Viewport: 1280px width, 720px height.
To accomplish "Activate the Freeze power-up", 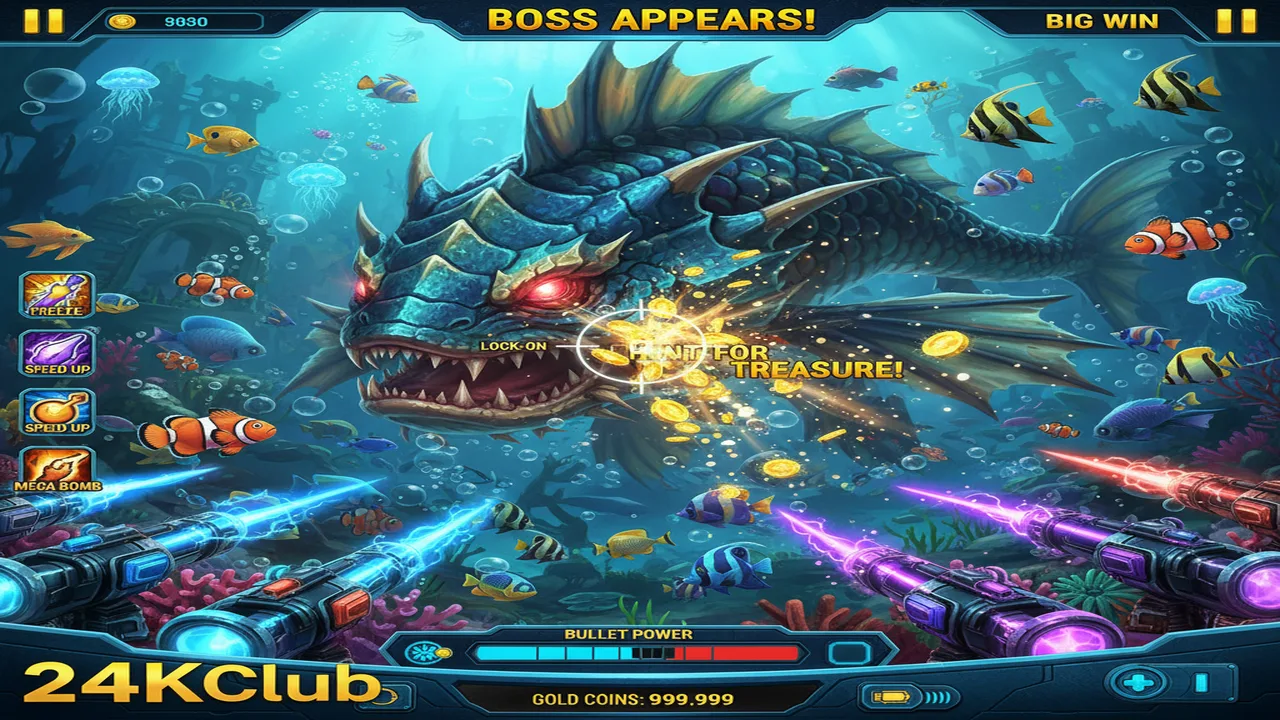I will [x=55, y=295].
